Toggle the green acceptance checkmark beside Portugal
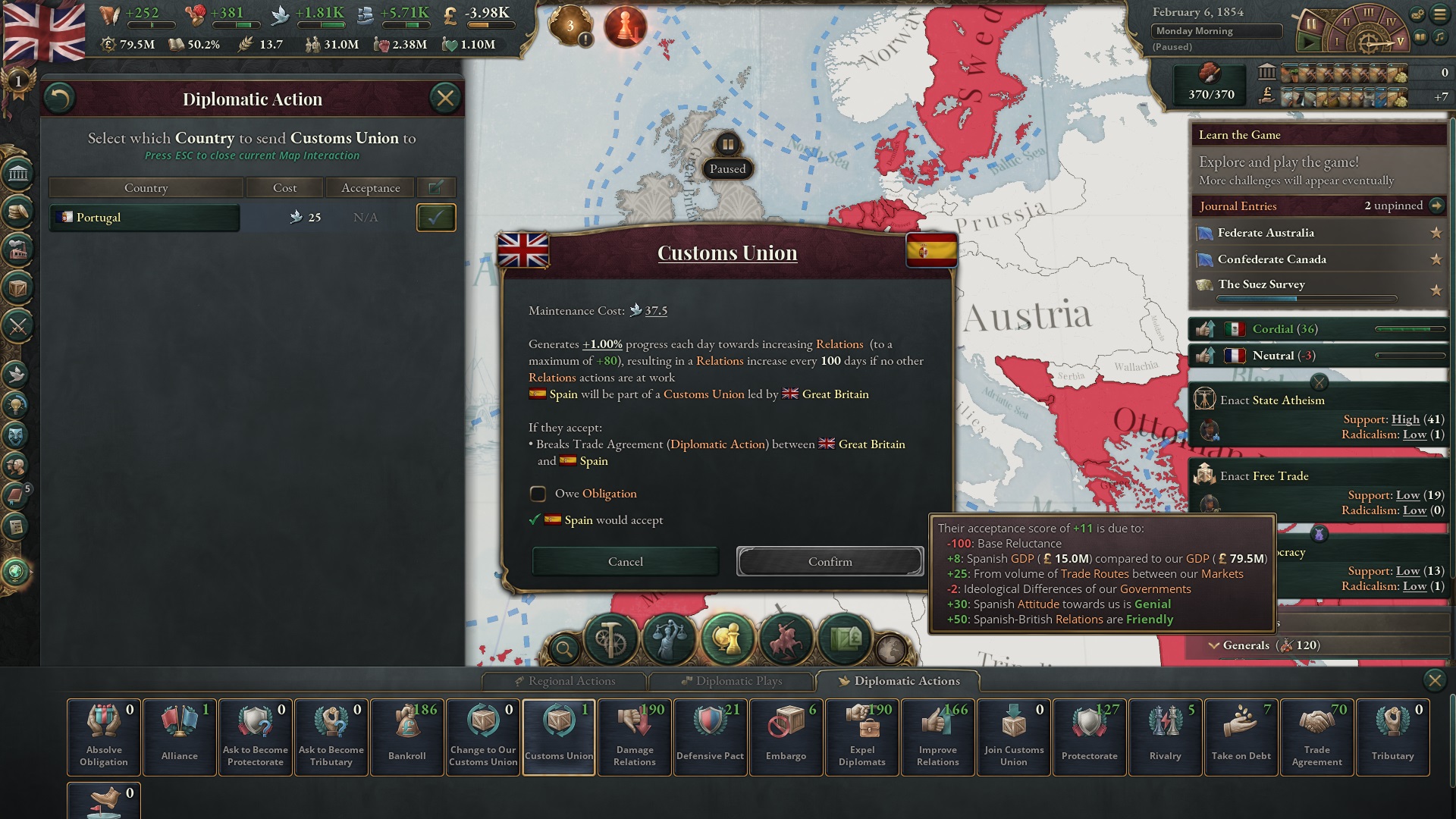 point(435,218)
